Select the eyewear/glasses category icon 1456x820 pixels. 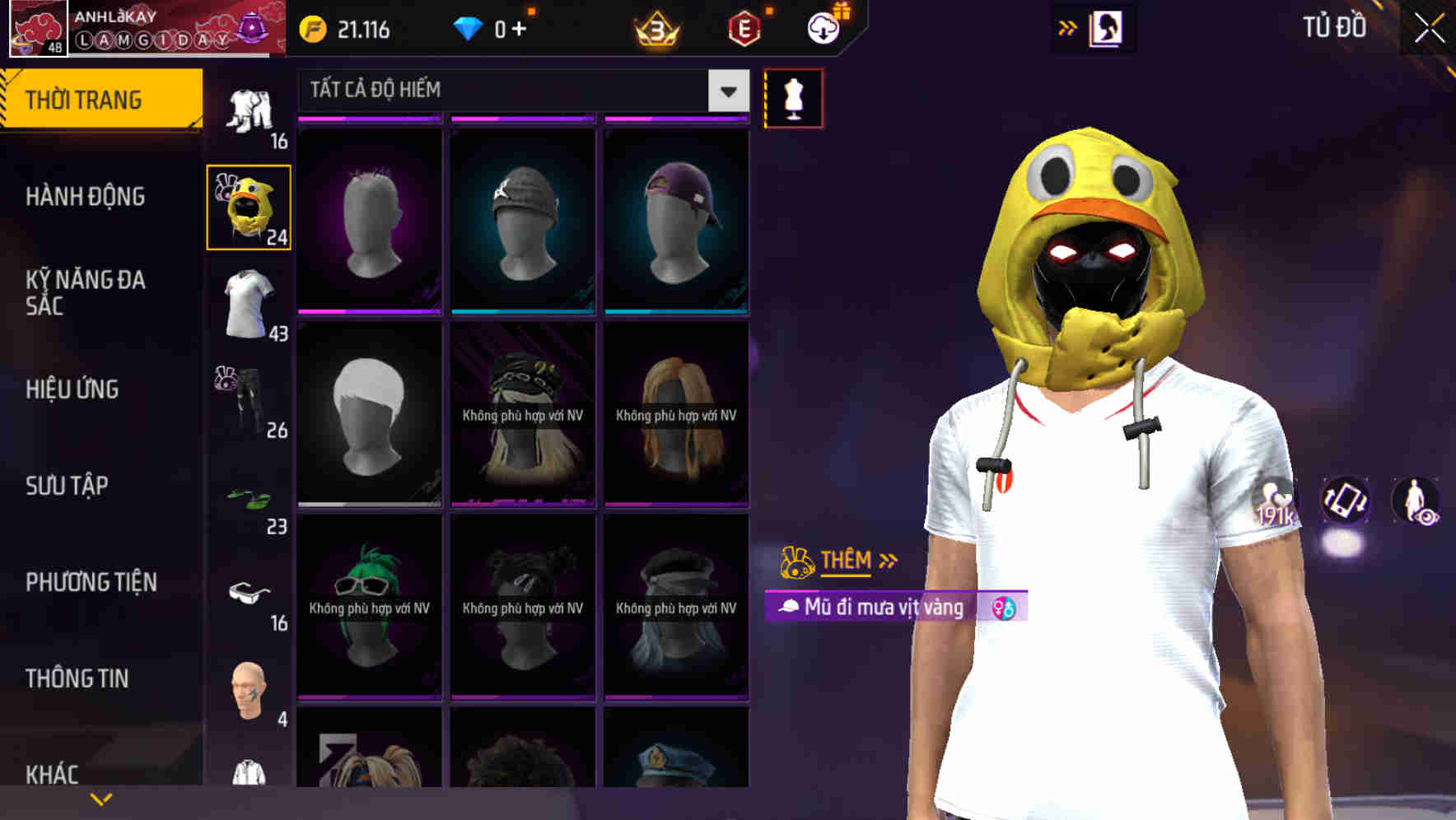[247, 591]
